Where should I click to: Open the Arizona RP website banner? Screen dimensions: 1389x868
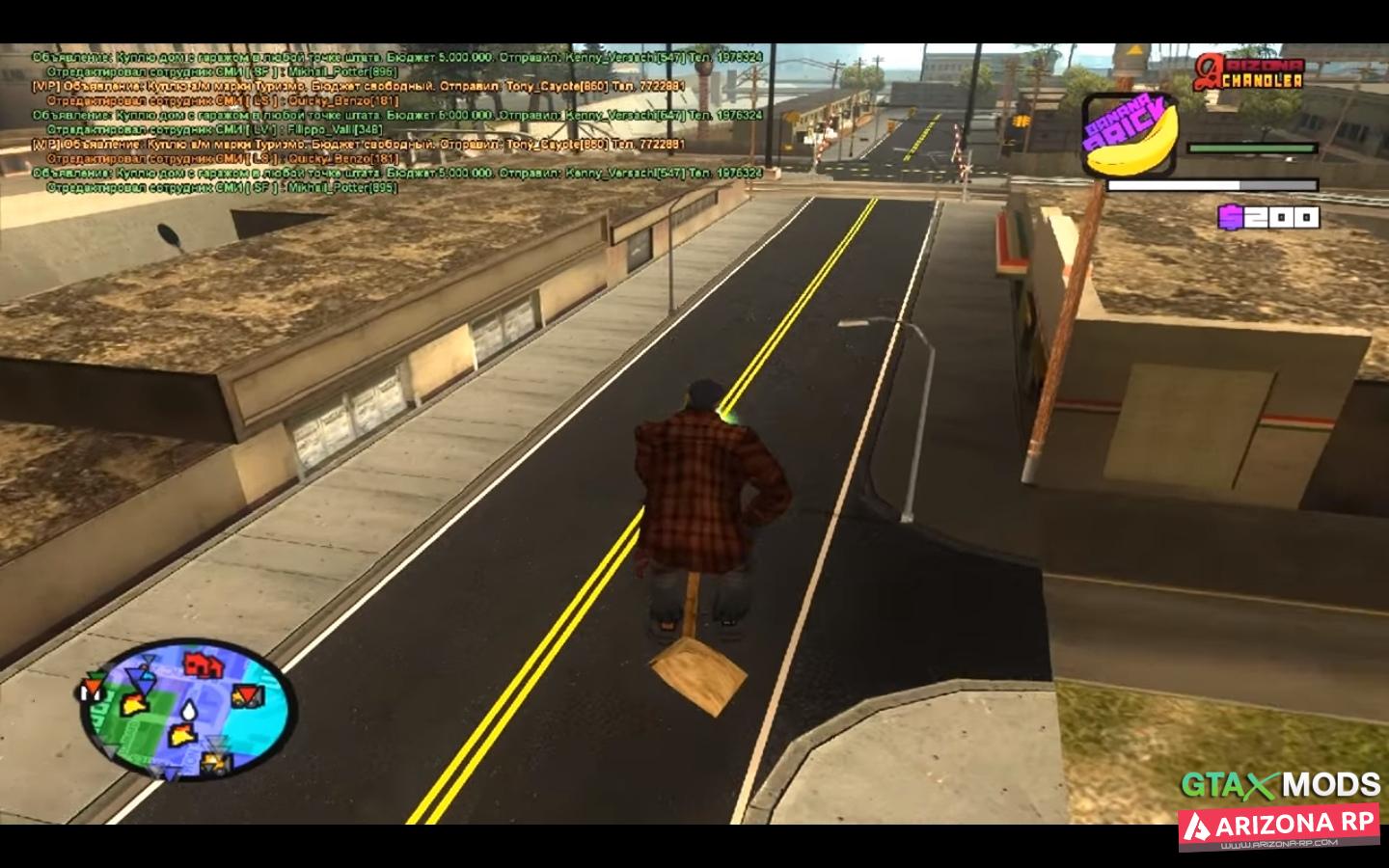coord(1279,827)
